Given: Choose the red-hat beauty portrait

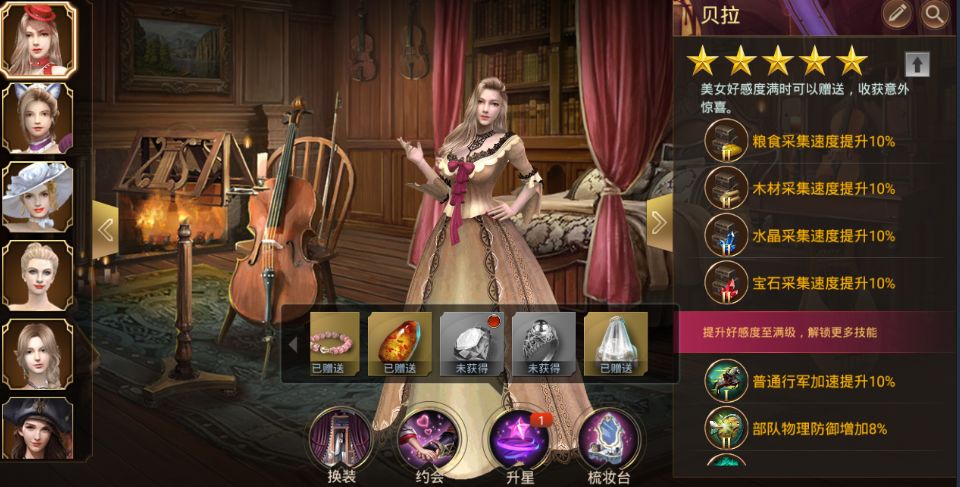Looking at the screenshot, I should coord(38,39).
